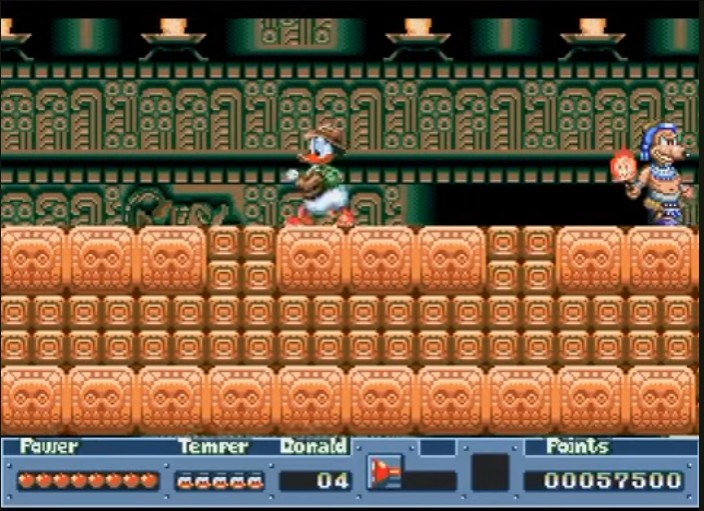Select the red plunger weapon icon
This screenshot has height=511, width=704.
coord(385,472)
